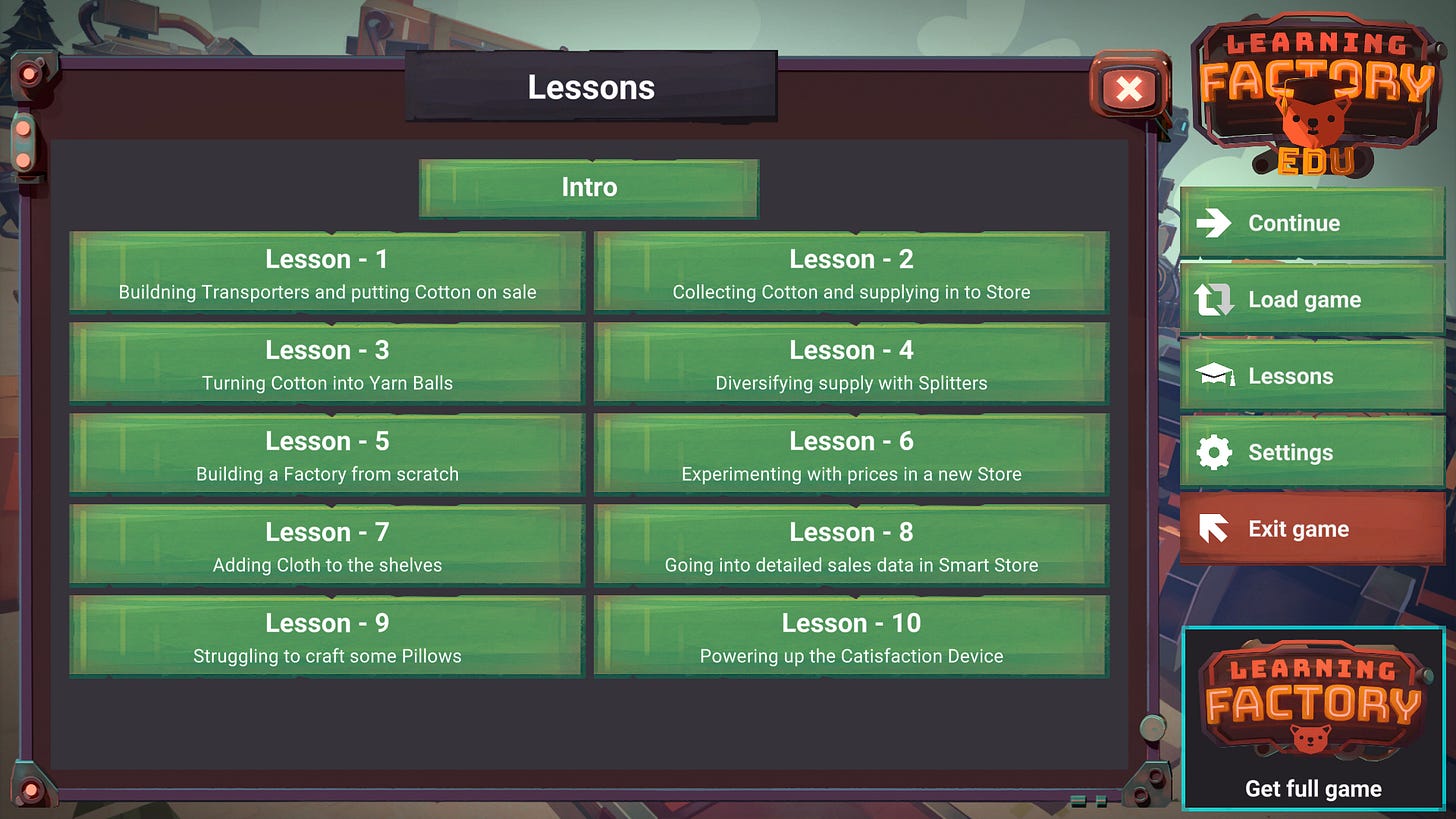Open Settings via the gear icon

coord(1213,452)
